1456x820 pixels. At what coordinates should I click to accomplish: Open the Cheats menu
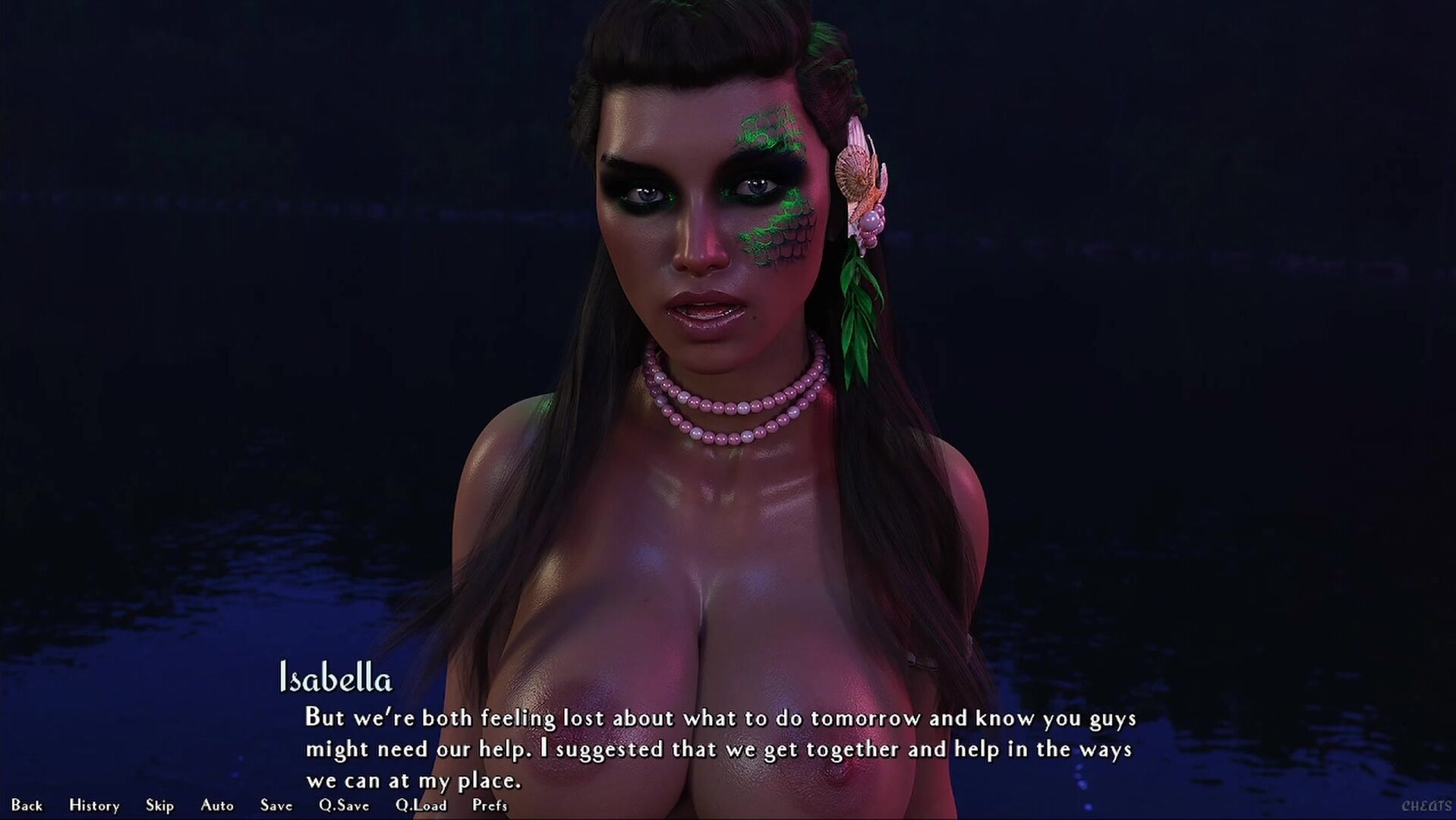pos(1426,806)
